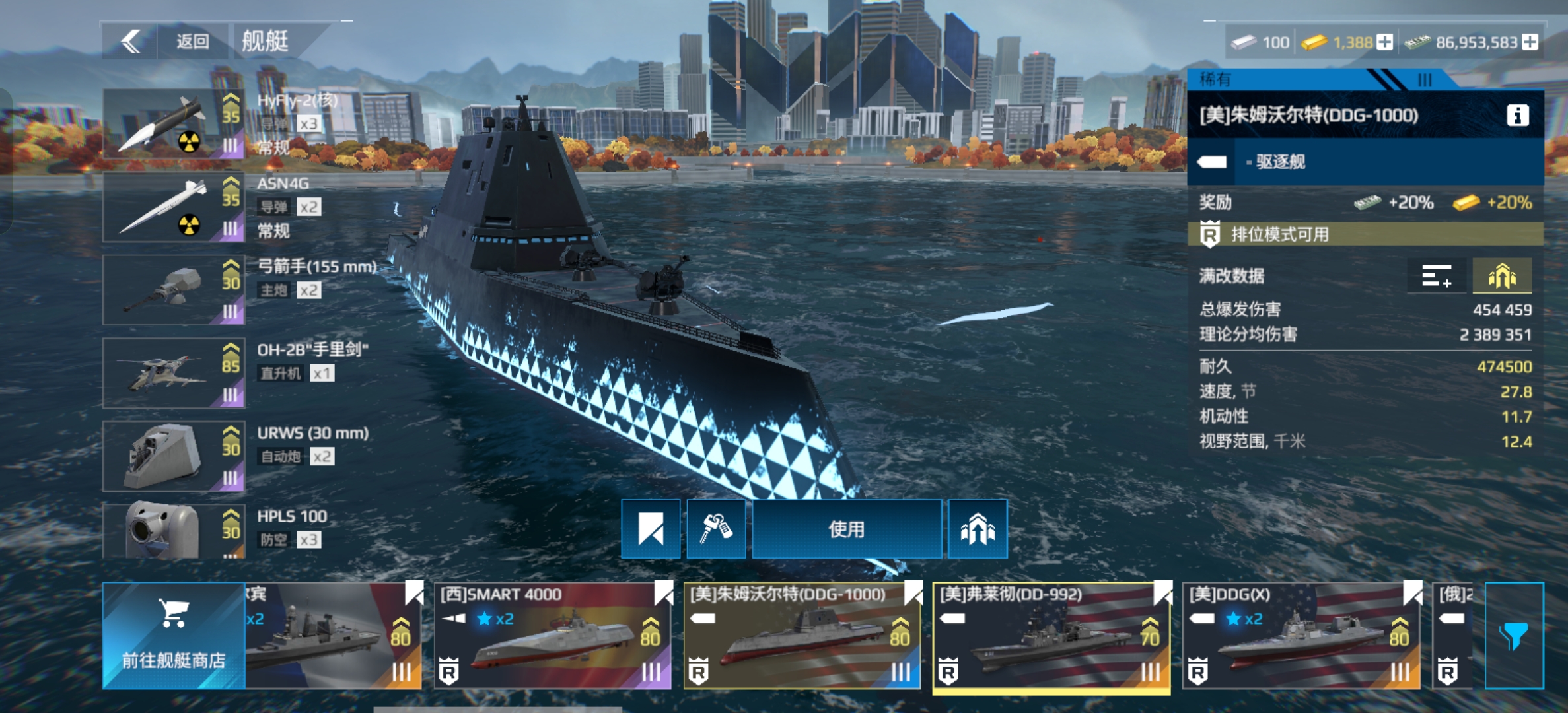Select the ASN4G missile slot
Viewport: 1568px width, 713px height.
[174, 207]
